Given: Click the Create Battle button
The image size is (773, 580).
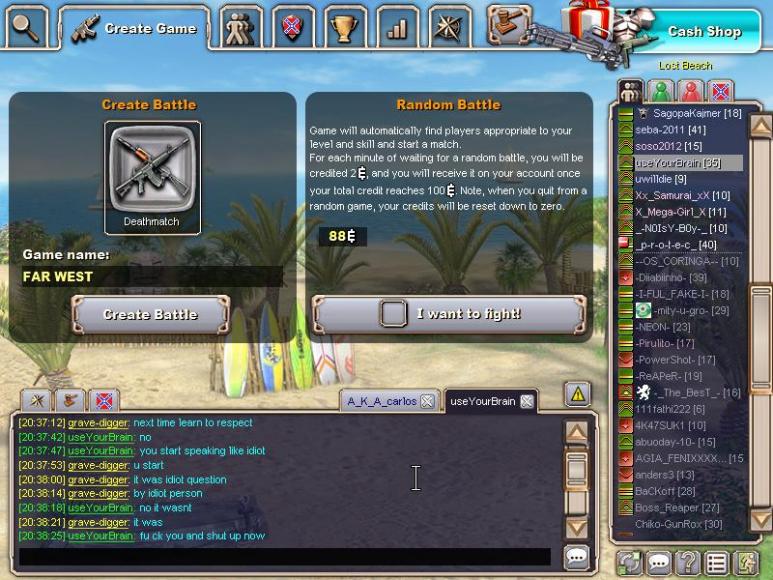Looking at the screenshot, I should pyautogui.click(x=150, y=314).
